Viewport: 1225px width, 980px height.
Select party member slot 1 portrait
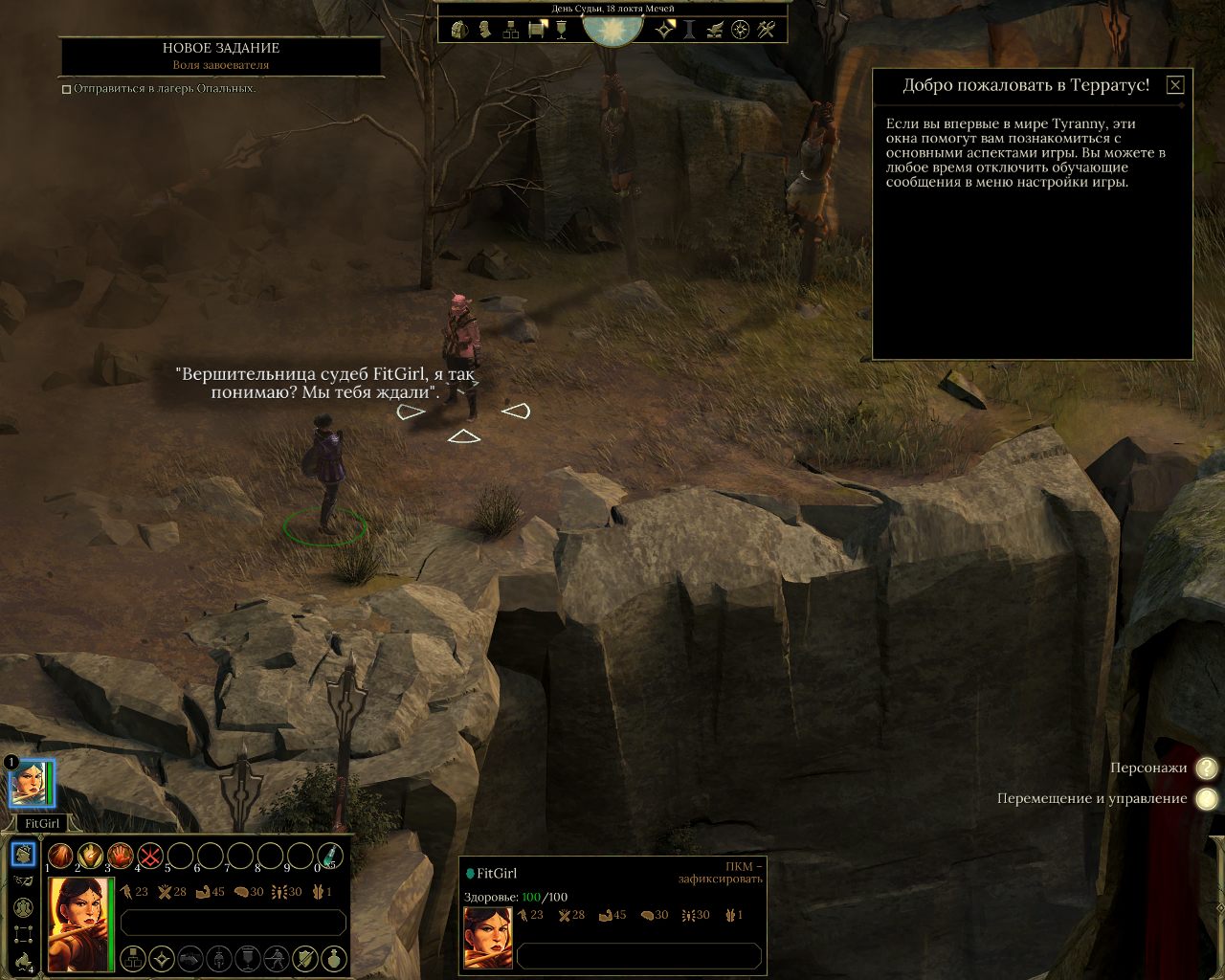click(29, 785)
